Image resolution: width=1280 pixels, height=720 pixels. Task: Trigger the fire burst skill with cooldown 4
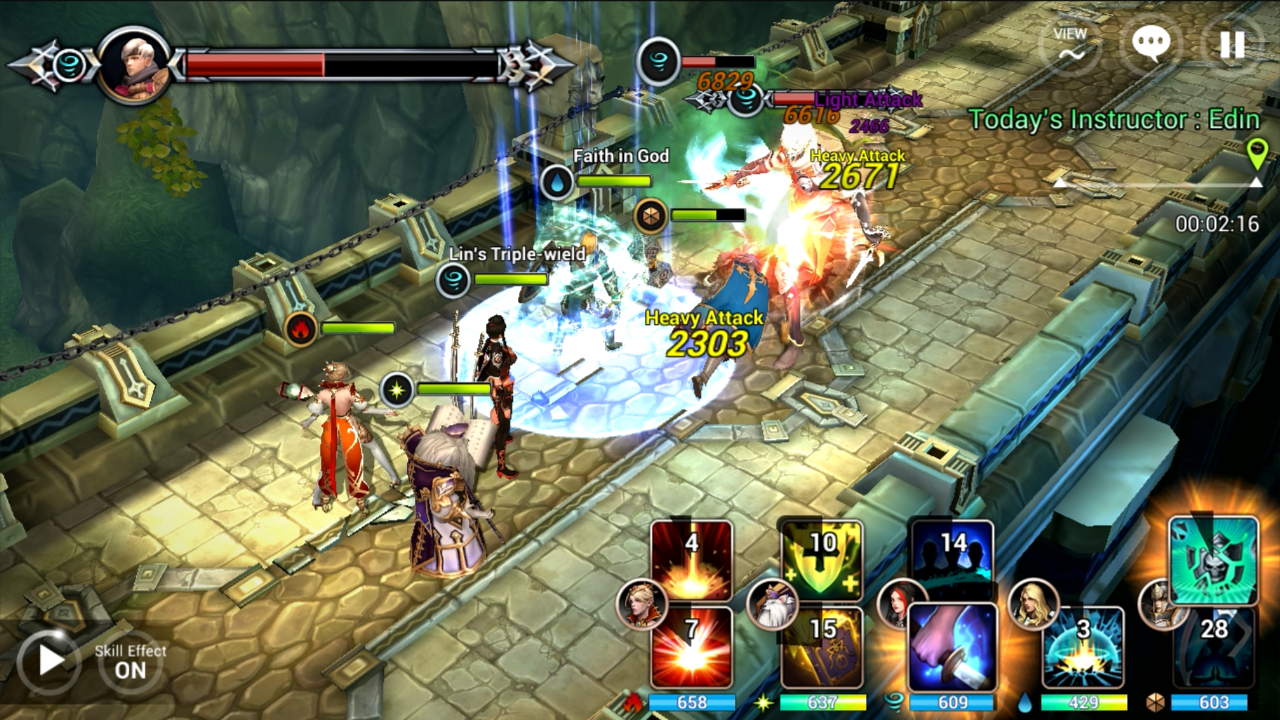691,561
